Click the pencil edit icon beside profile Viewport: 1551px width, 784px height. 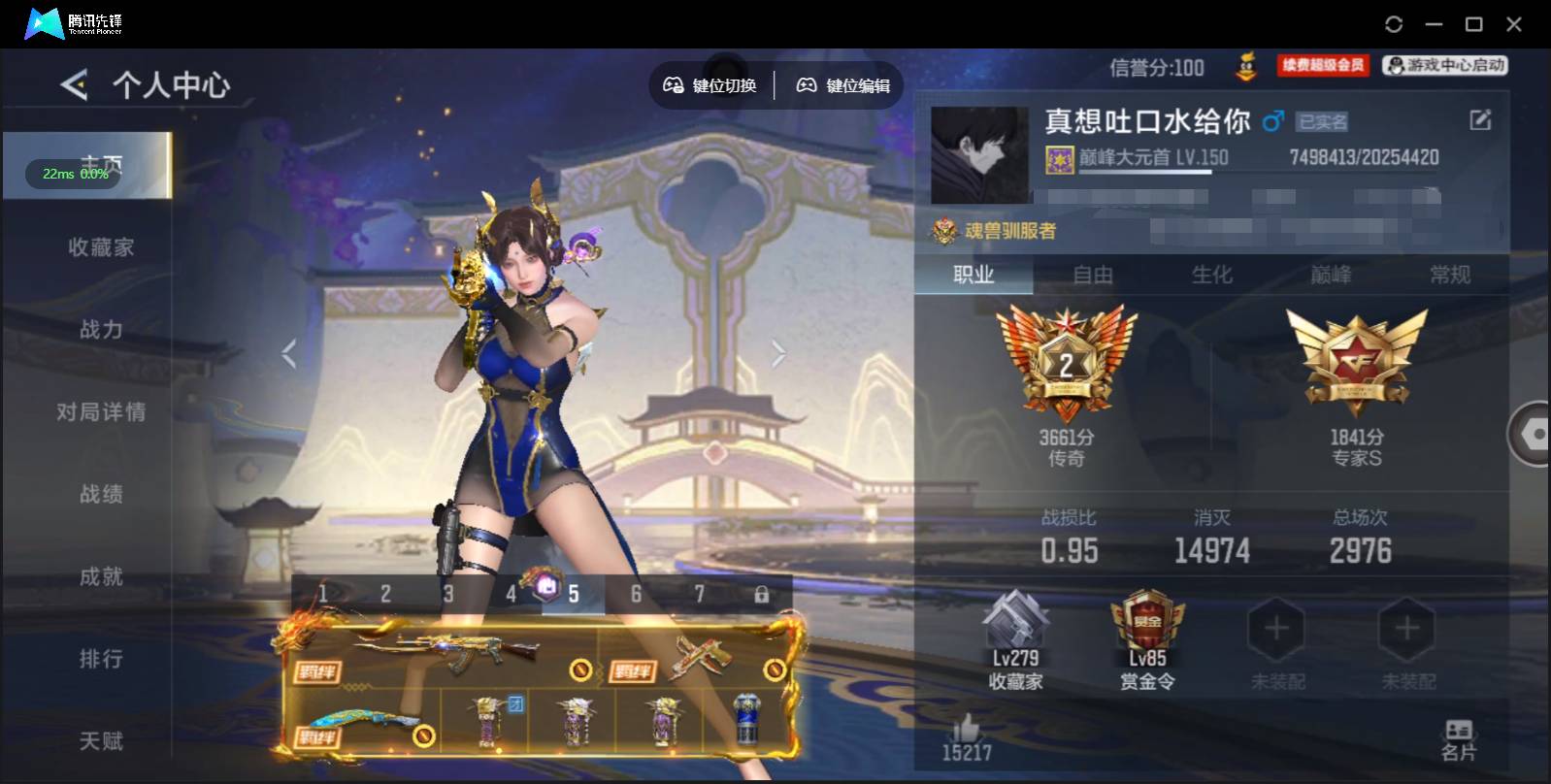pyautogui.click(x=1479, y=119)
